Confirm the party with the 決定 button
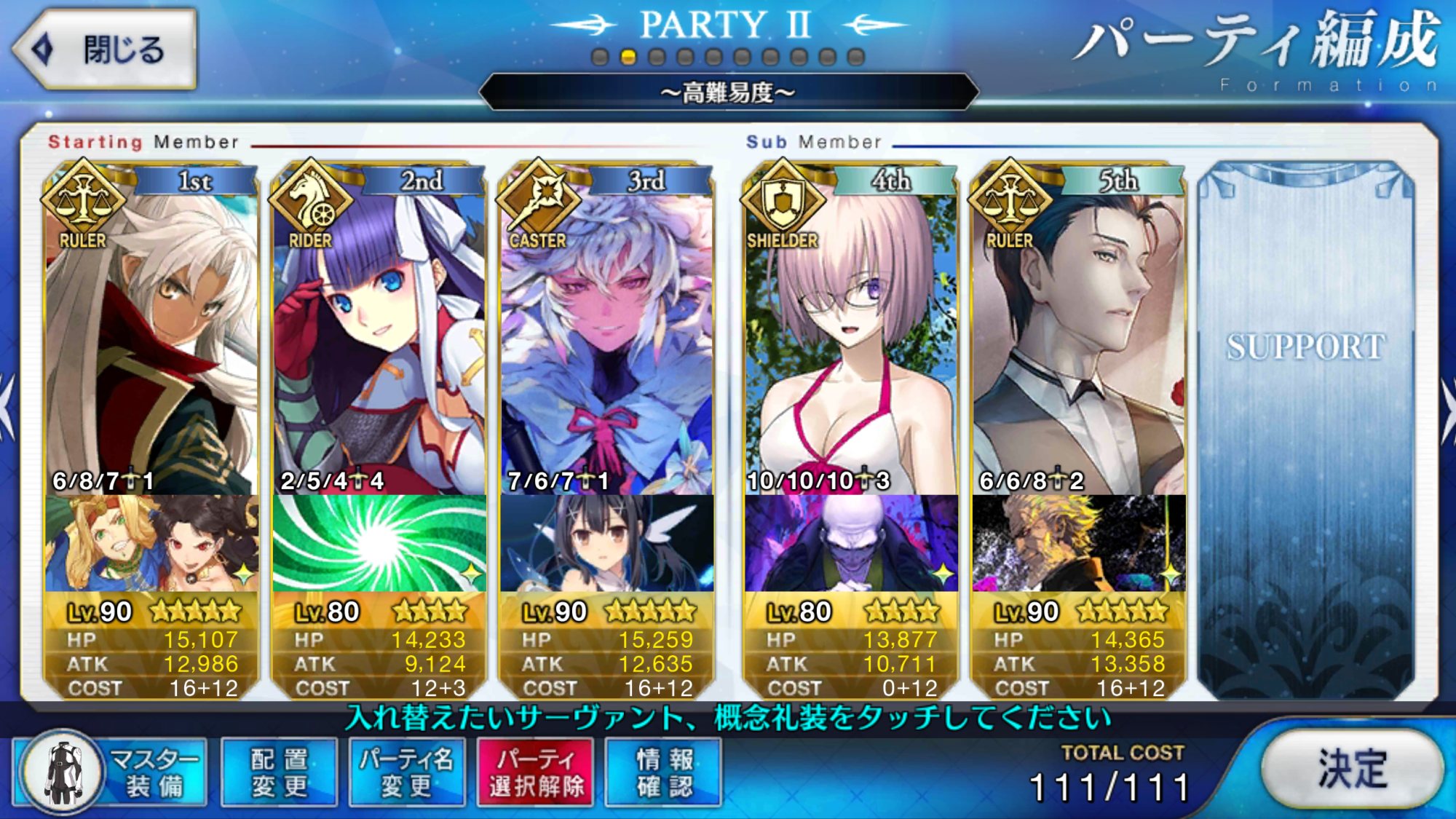This screenshot has height=819, width=1456. click(x=1351, y=769)
